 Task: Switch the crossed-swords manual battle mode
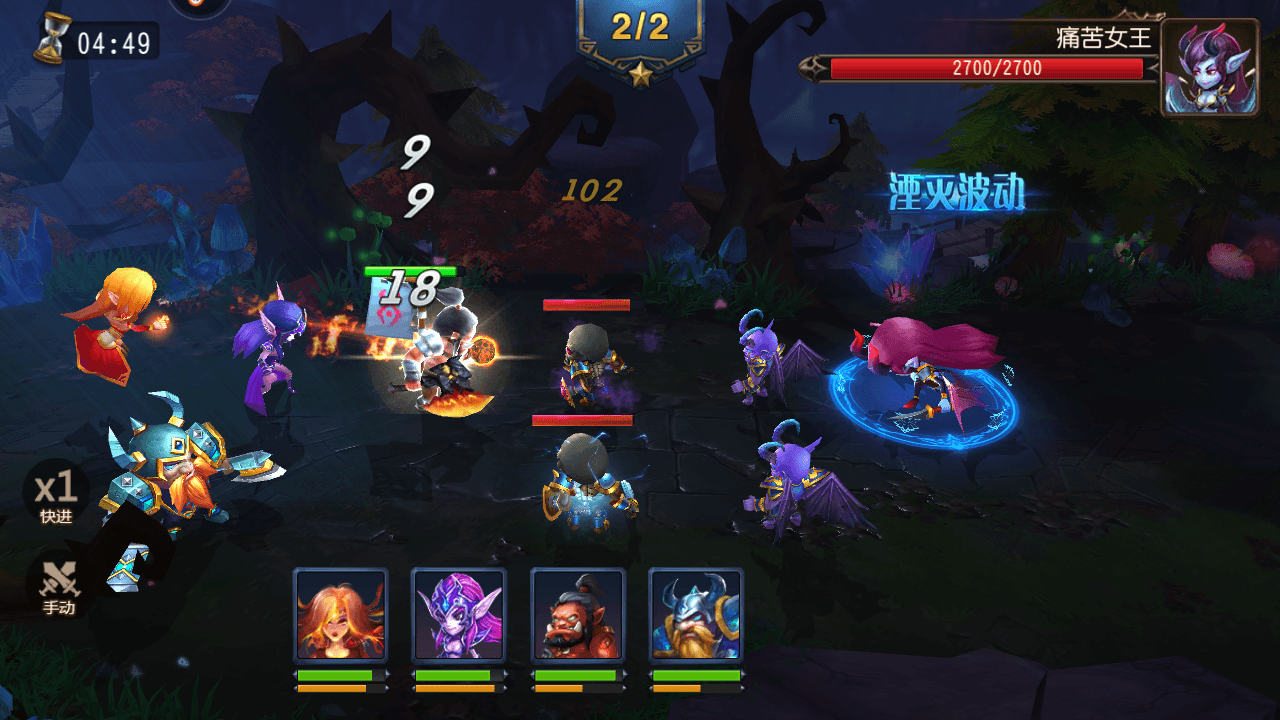[x=57, y=583]
